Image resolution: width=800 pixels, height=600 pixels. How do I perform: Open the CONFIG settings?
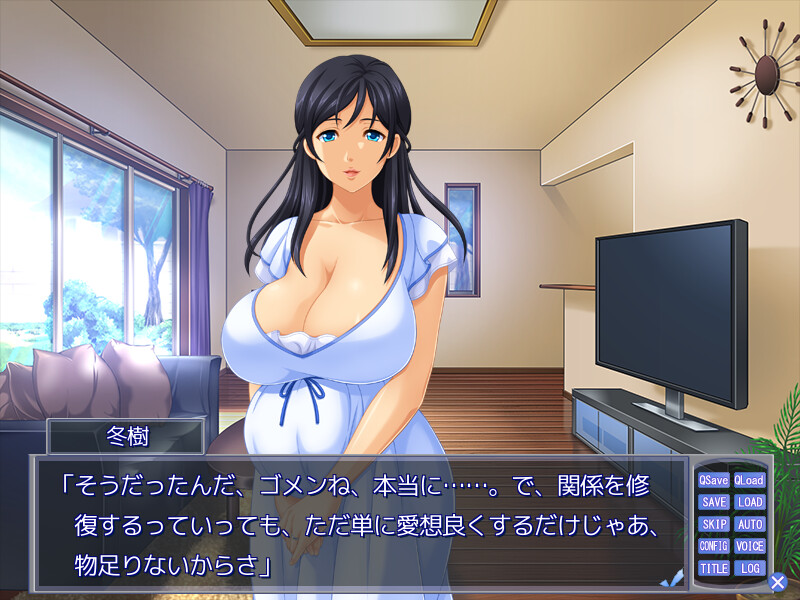714,546
